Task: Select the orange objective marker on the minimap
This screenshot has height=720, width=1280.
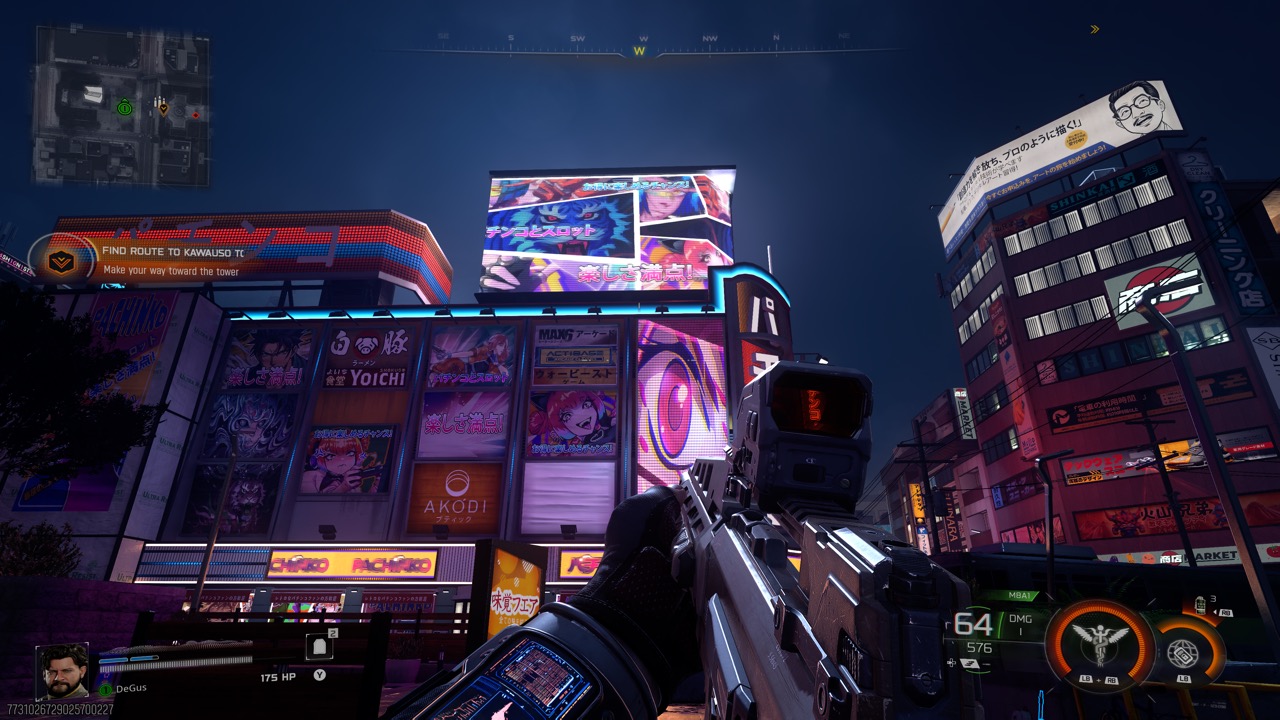Action: pyautogui.click(x=163, y=107)
